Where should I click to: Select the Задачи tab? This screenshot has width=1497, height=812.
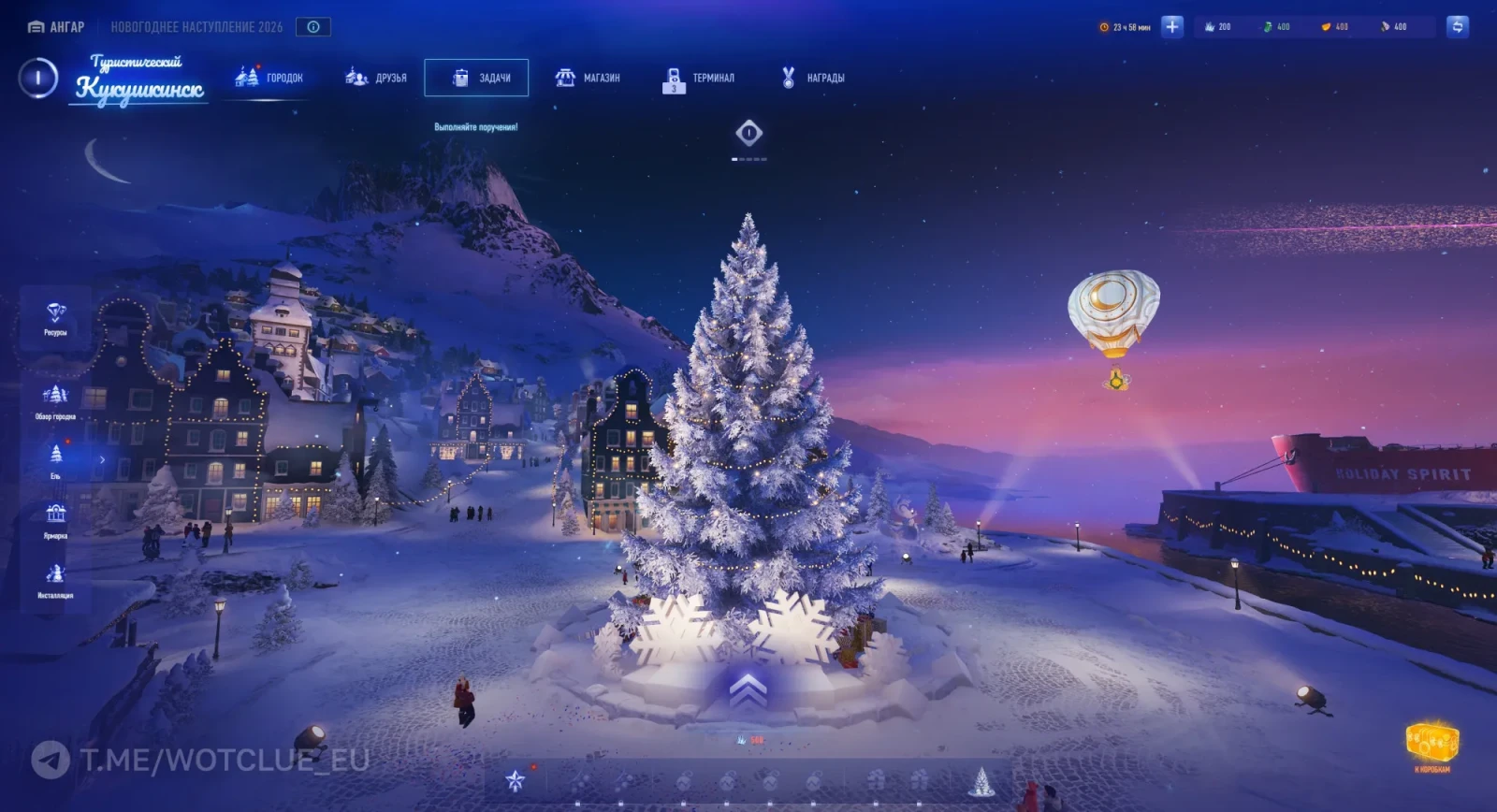pos(476,78)
